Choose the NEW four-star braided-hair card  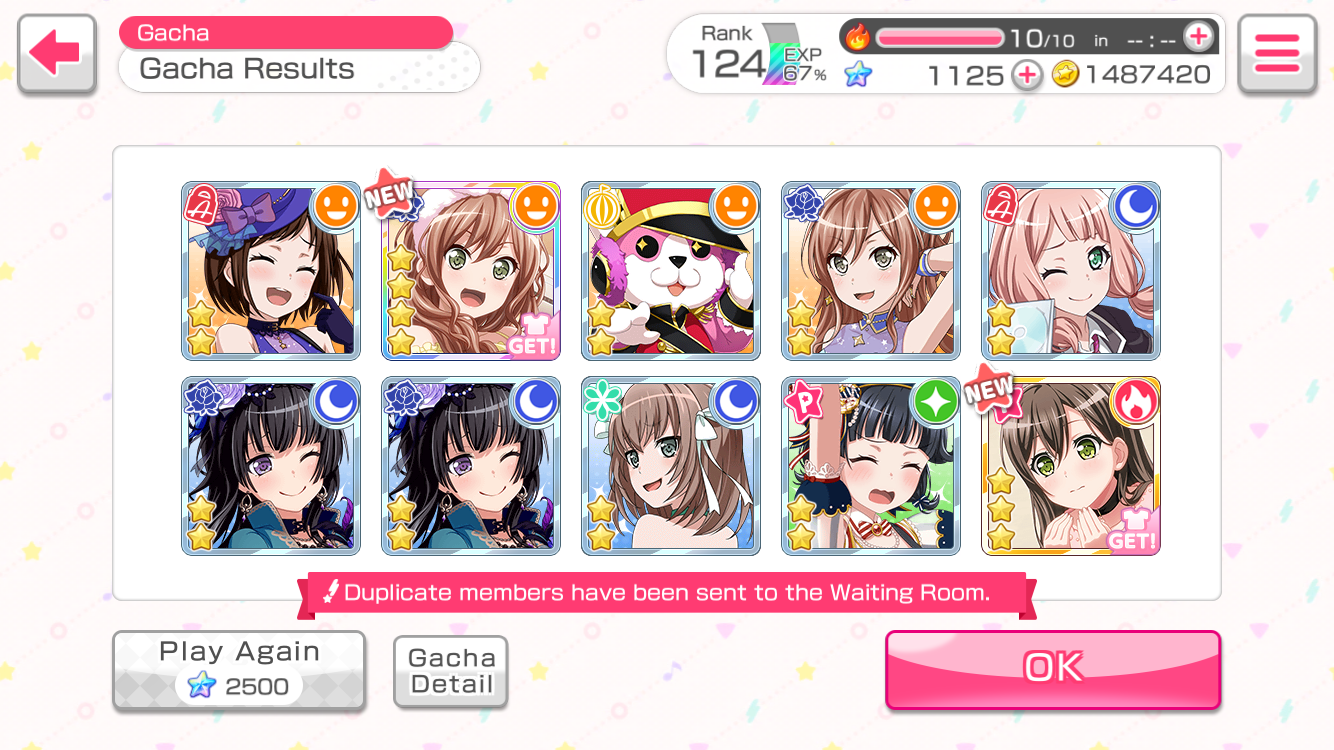click(471, 271)
